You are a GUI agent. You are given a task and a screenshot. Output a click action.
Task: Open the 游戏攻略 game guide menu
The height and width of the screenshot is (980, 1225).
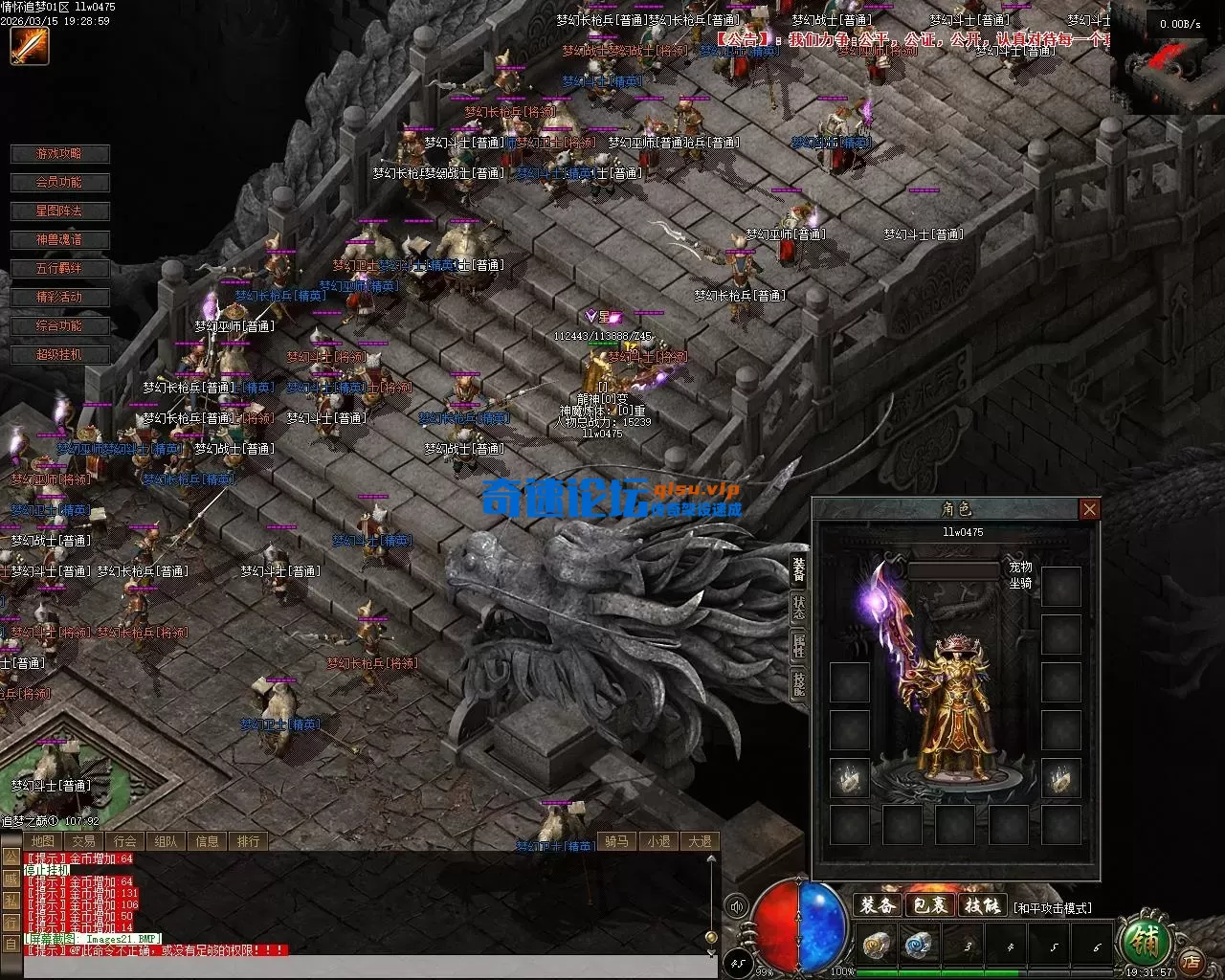[x=59, y=154]
